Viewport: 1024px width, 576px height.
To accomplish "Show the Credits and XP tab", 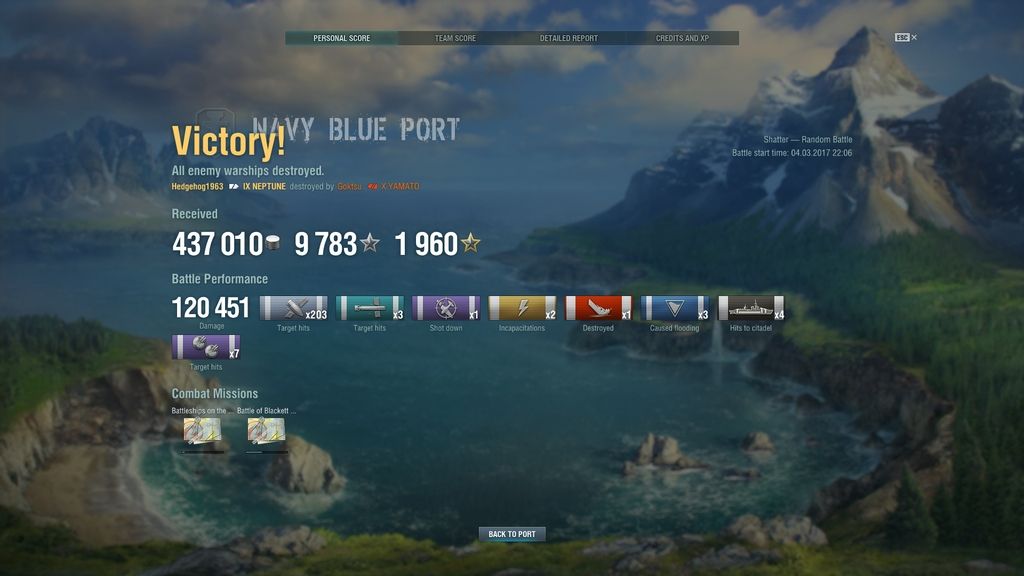I will coord(682,38).
